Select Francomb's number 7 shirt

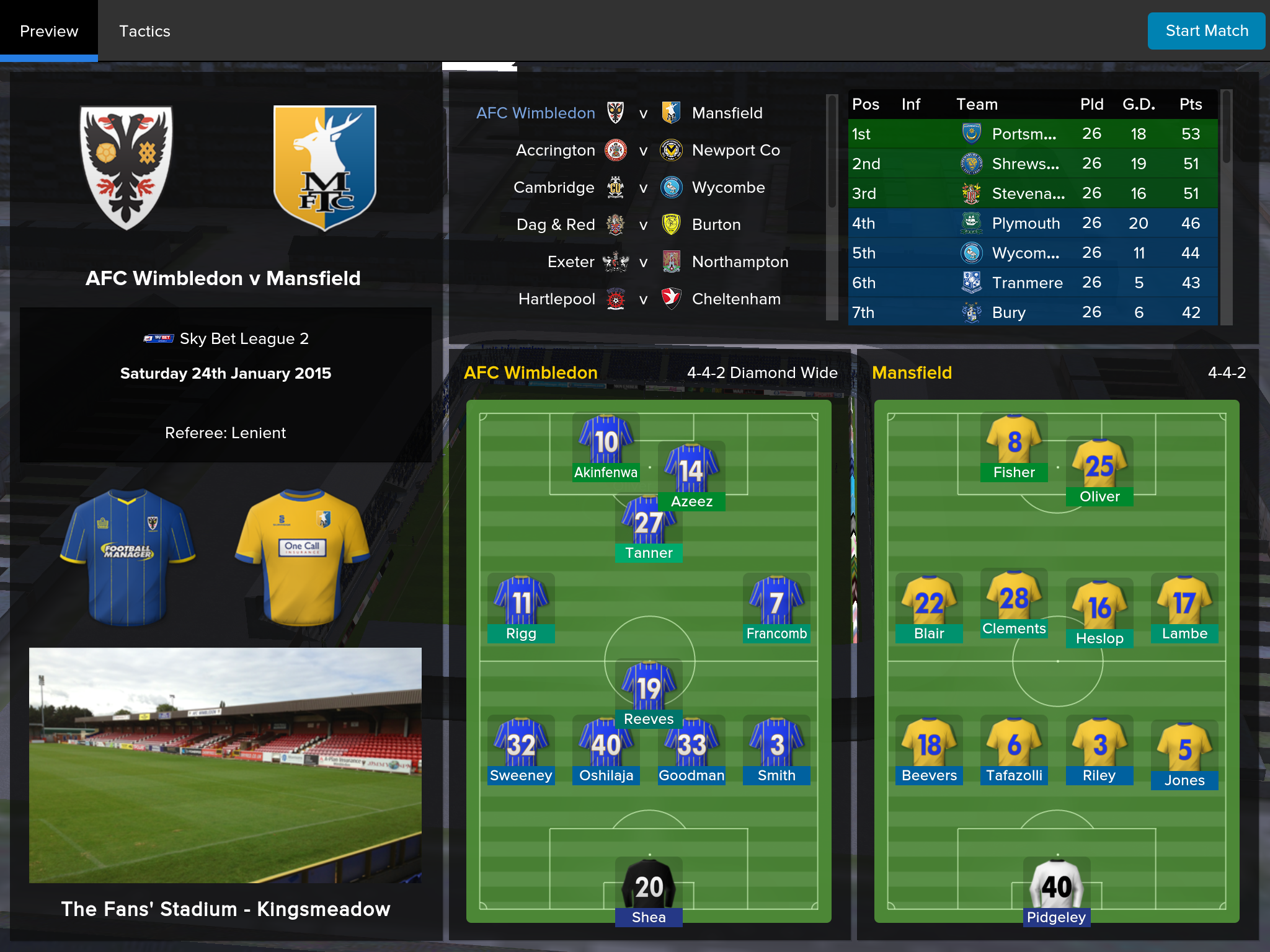[776, 602]
